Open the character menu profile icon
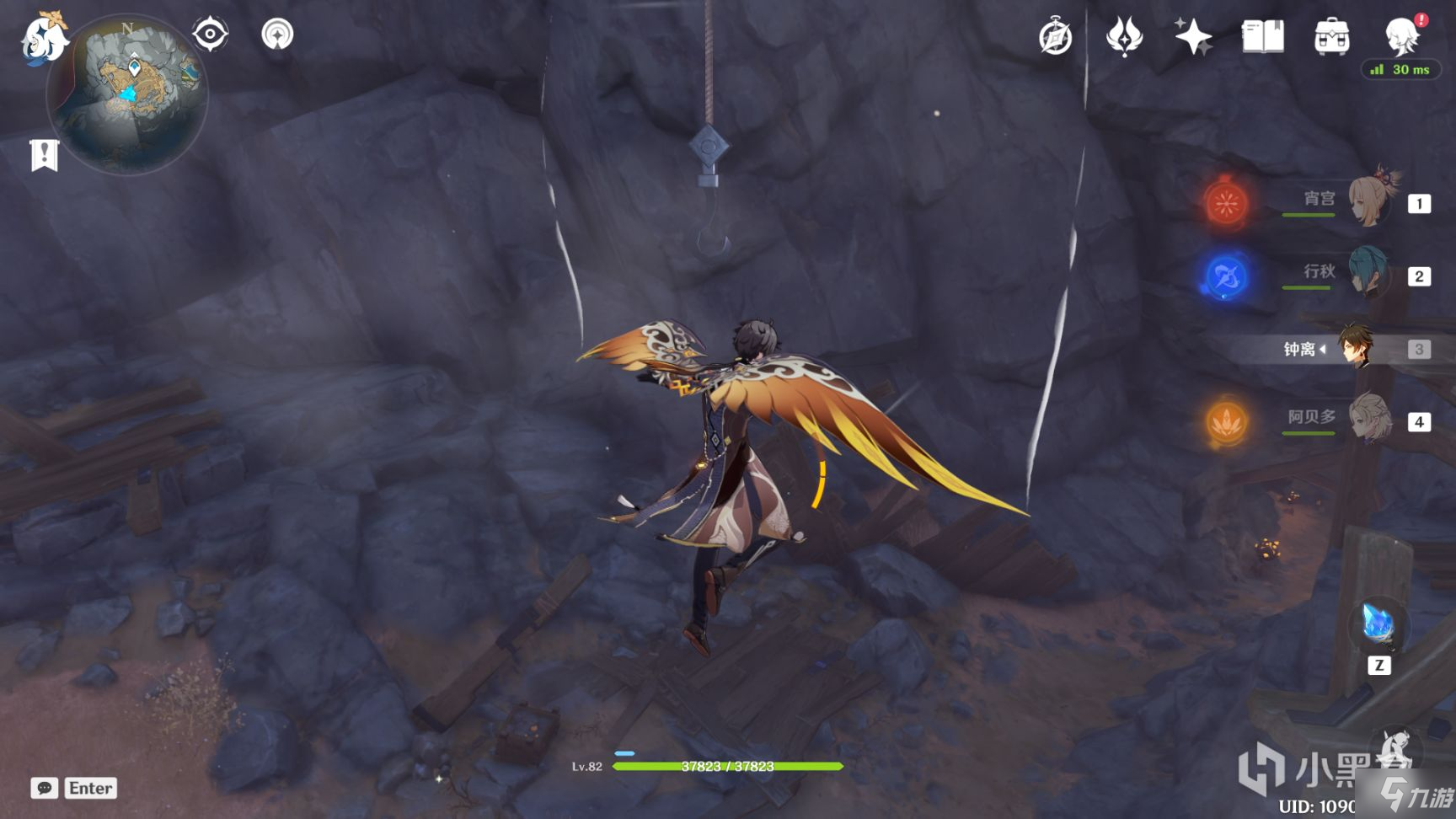 click(x=1401, y=35)
